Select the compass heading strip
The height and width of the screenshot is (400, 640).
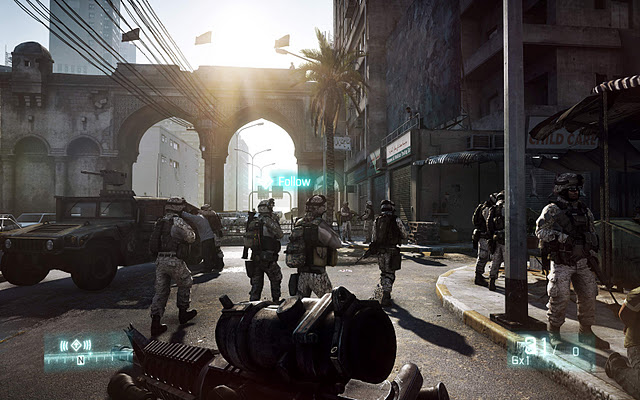click(x=86, y=359)
